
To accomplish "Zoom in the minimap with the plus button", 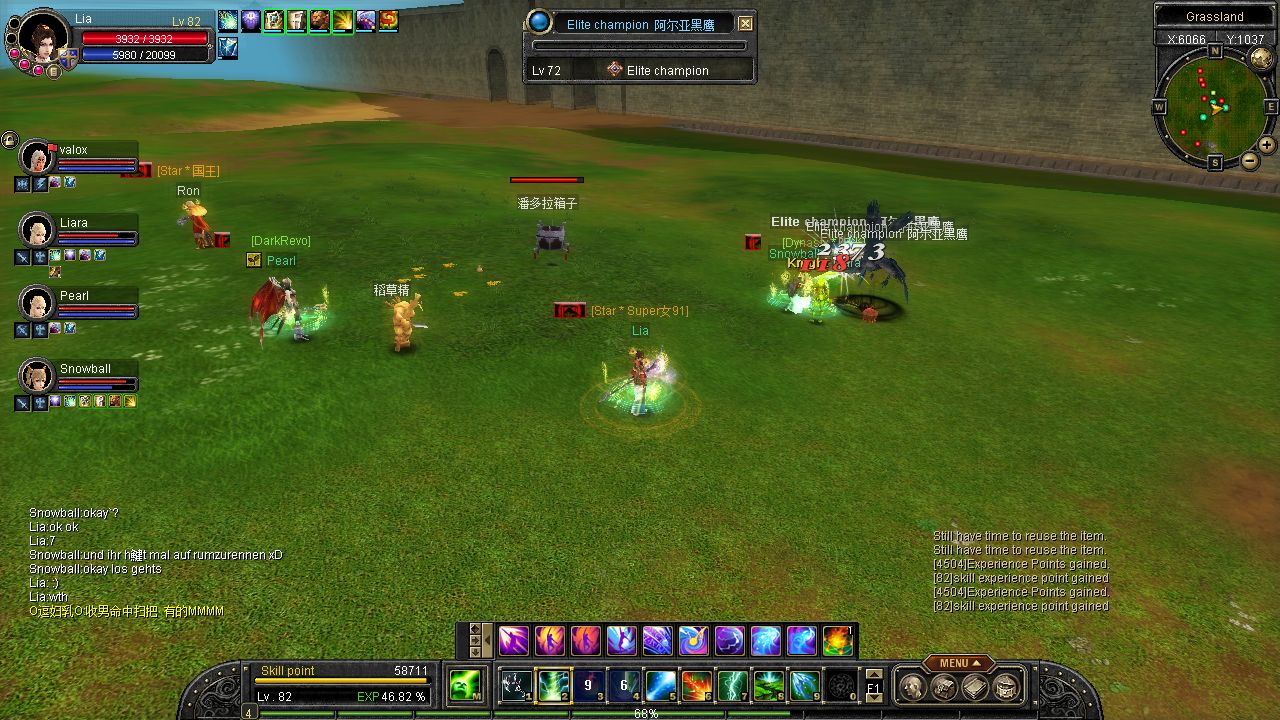I will (1267, 144).
